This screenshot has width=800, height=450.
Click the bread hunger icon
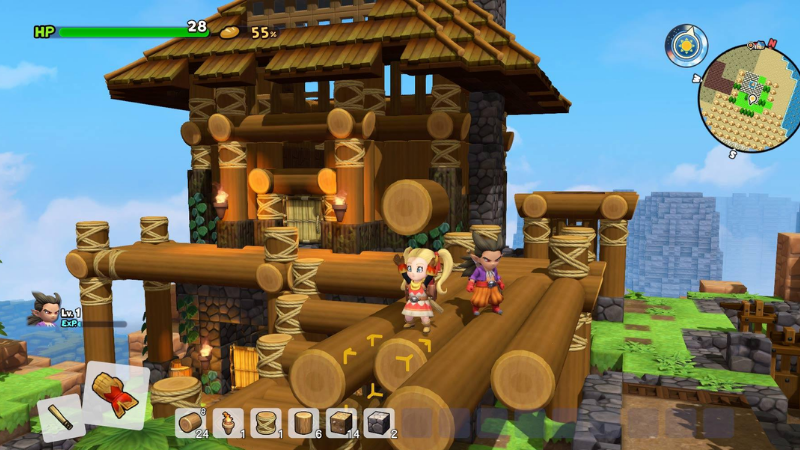(231, 33)
